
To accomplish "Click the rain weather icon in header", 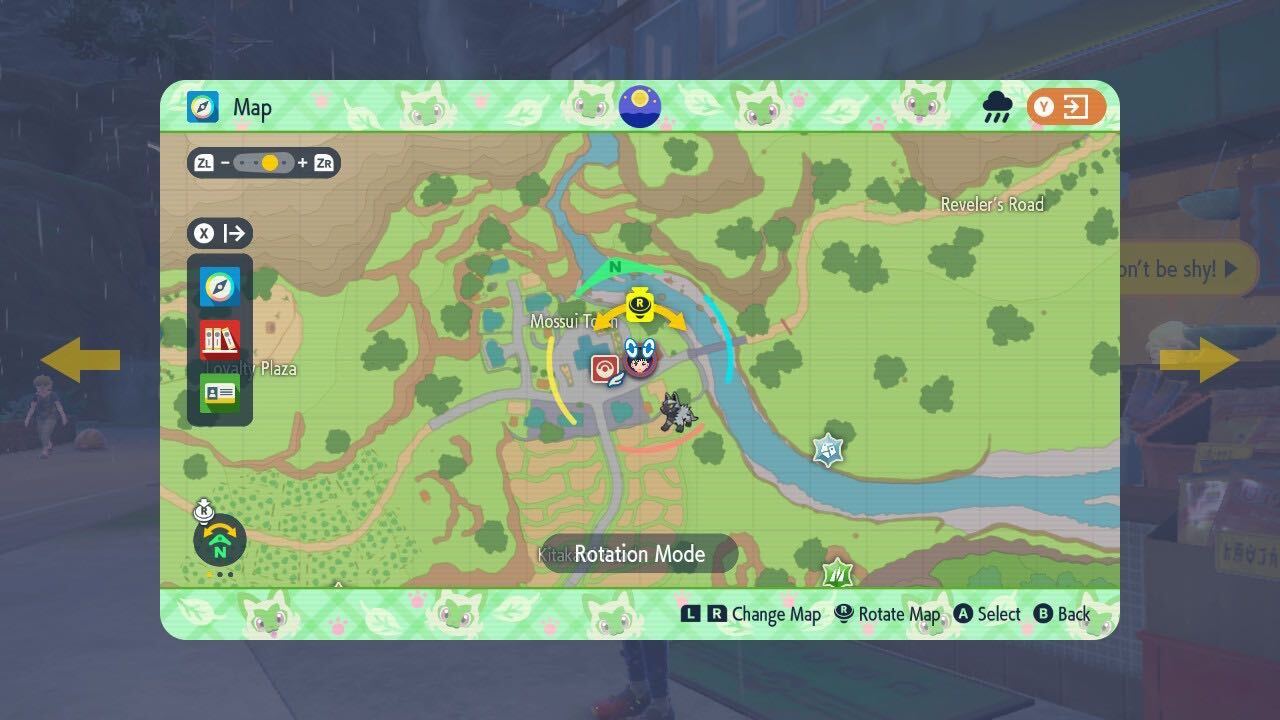I will pos(995,107).
